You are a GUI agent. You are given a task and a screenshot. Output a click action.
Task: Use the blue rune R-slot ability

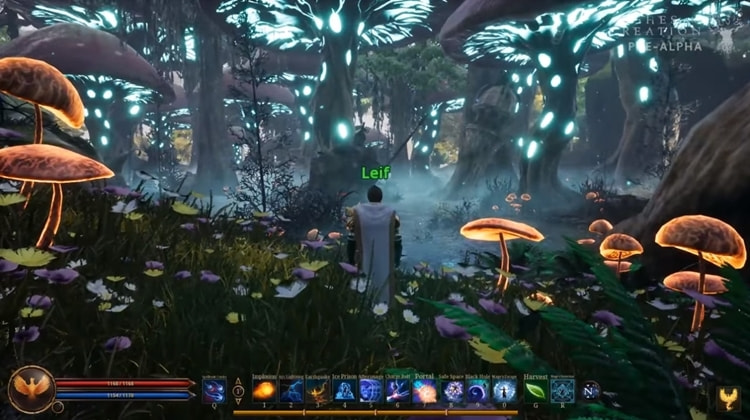[x=562, y=390]
